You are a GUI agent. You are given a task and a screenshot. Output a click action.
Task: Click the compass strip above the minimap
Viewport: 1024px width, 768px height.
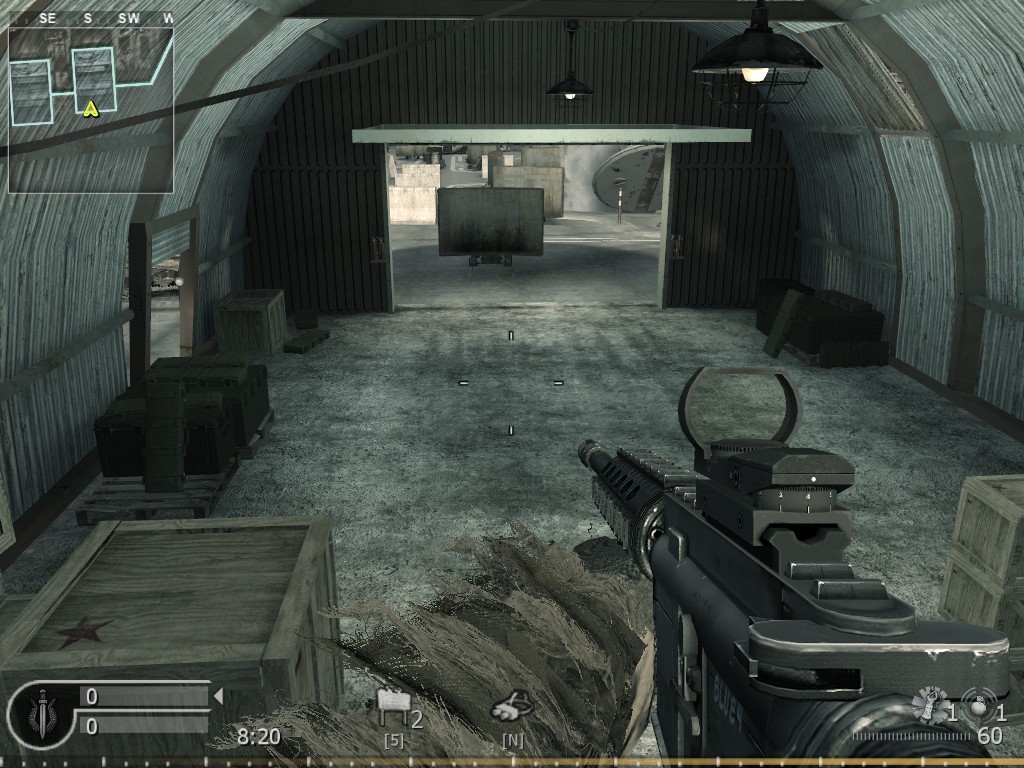click(91, 18)
